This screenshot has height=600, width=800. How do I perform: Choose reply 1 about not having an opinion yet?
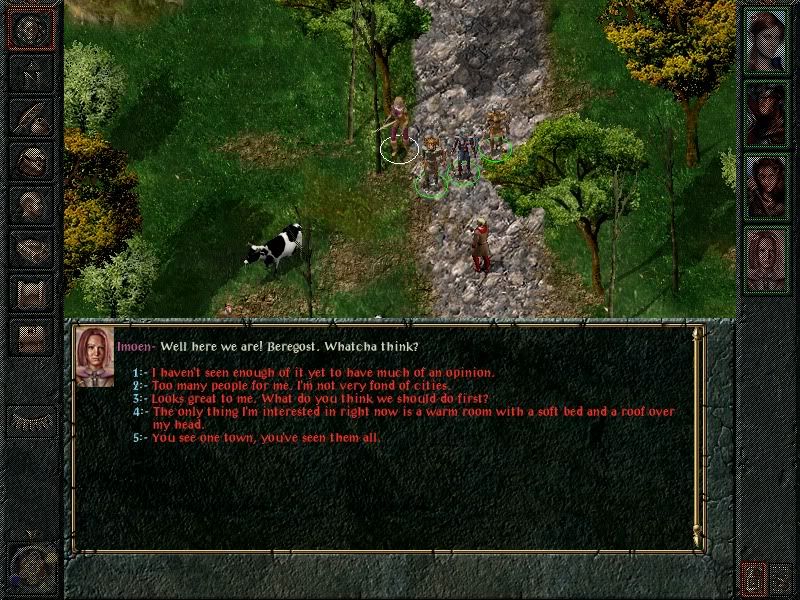pos(322,372)
